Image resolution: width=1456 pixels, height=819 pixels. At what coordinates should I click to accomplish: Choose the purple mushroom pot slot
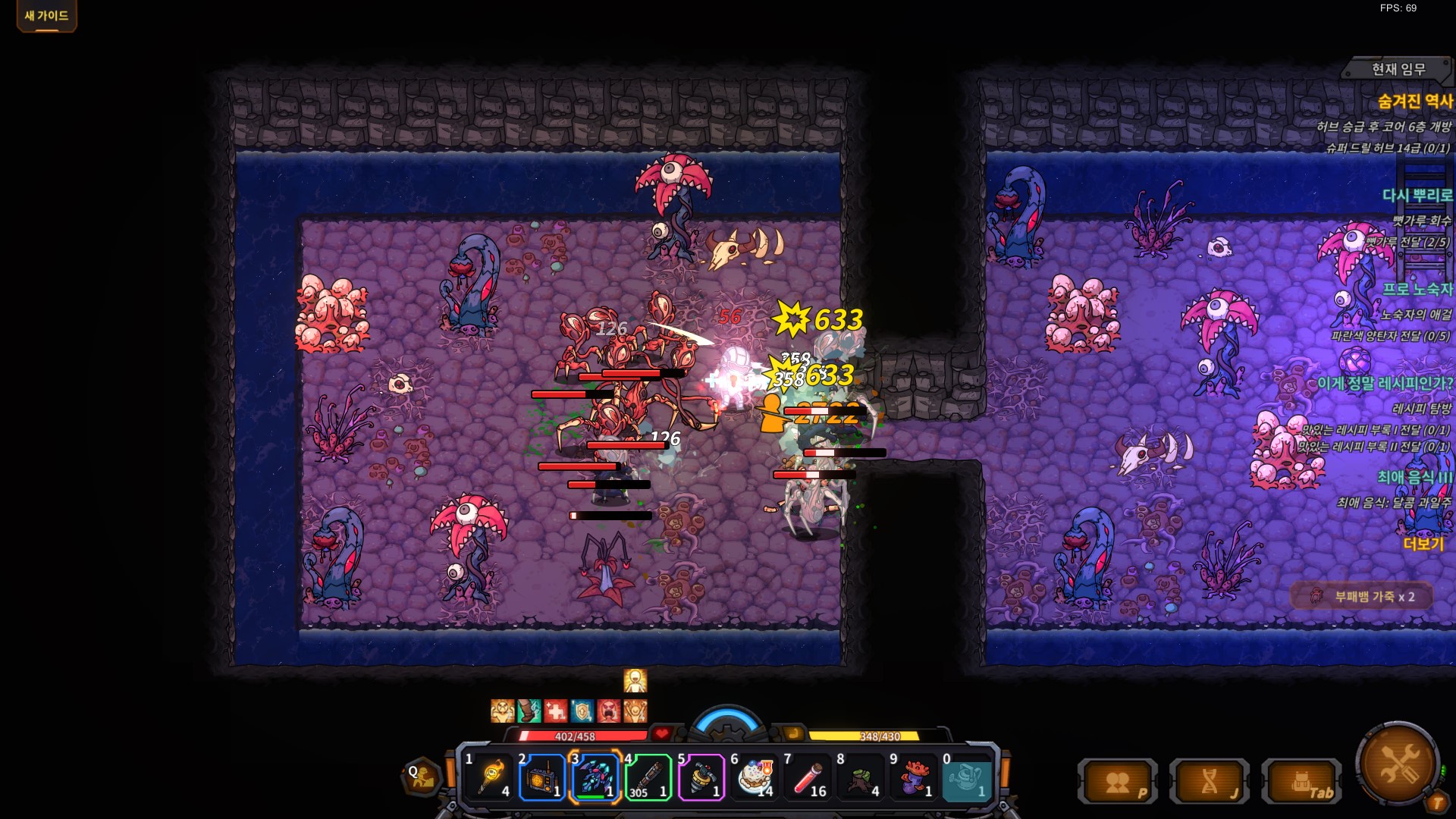(x=915, y=777)
